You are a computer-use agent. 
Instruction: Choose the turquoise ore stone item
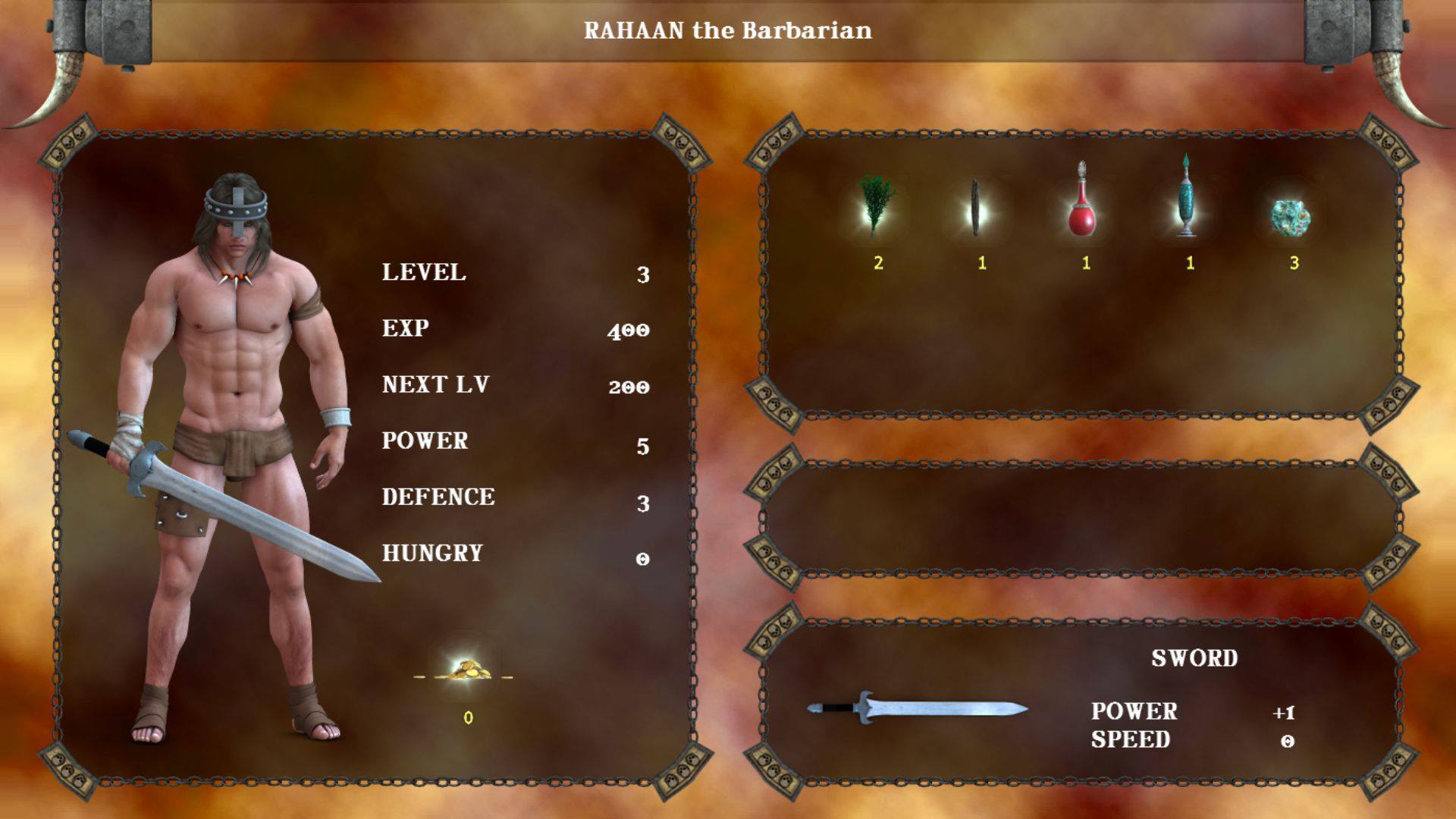[1290, 218]
